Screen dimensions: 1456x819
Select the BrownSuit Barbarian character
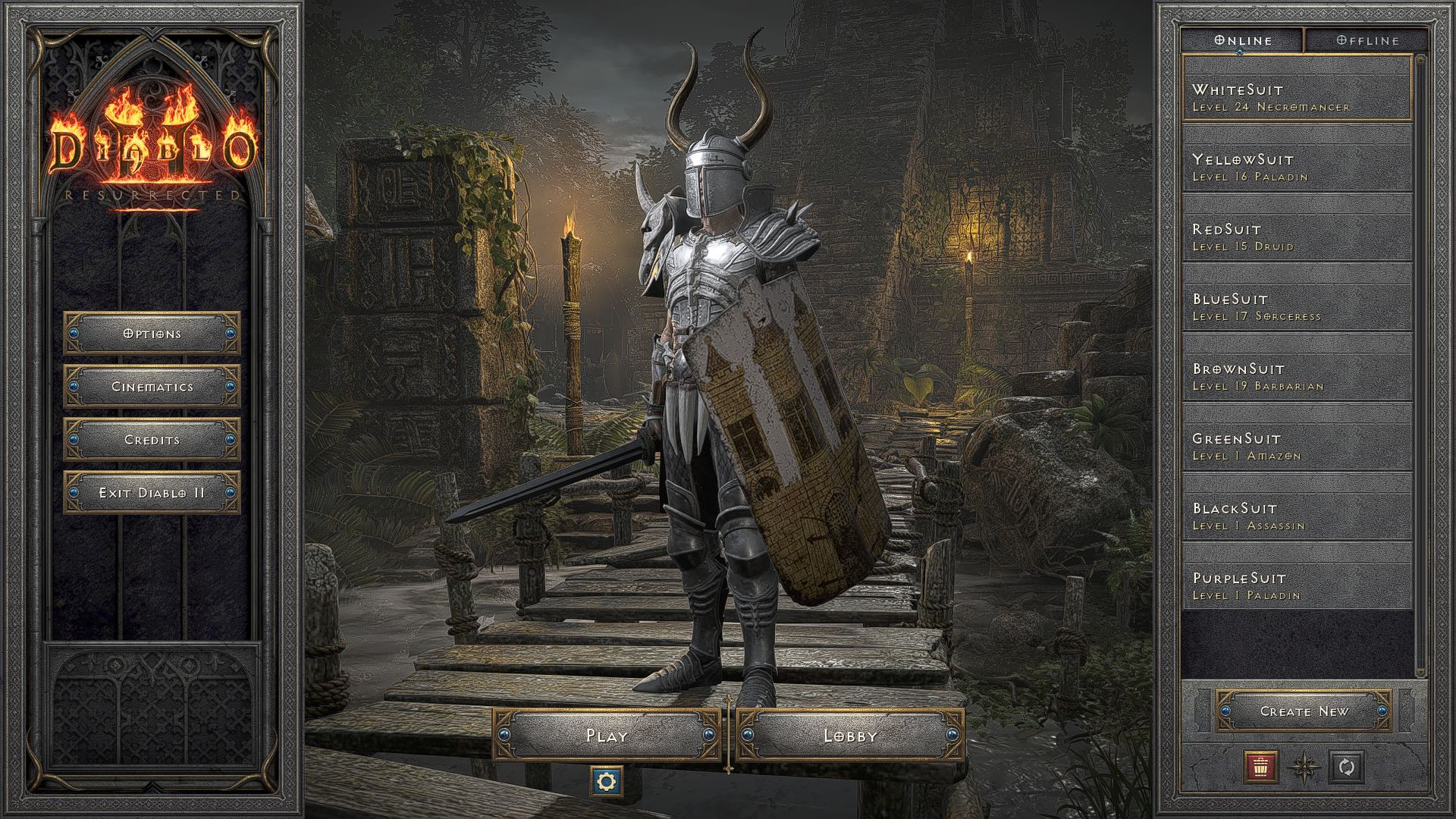[1297, 377]
